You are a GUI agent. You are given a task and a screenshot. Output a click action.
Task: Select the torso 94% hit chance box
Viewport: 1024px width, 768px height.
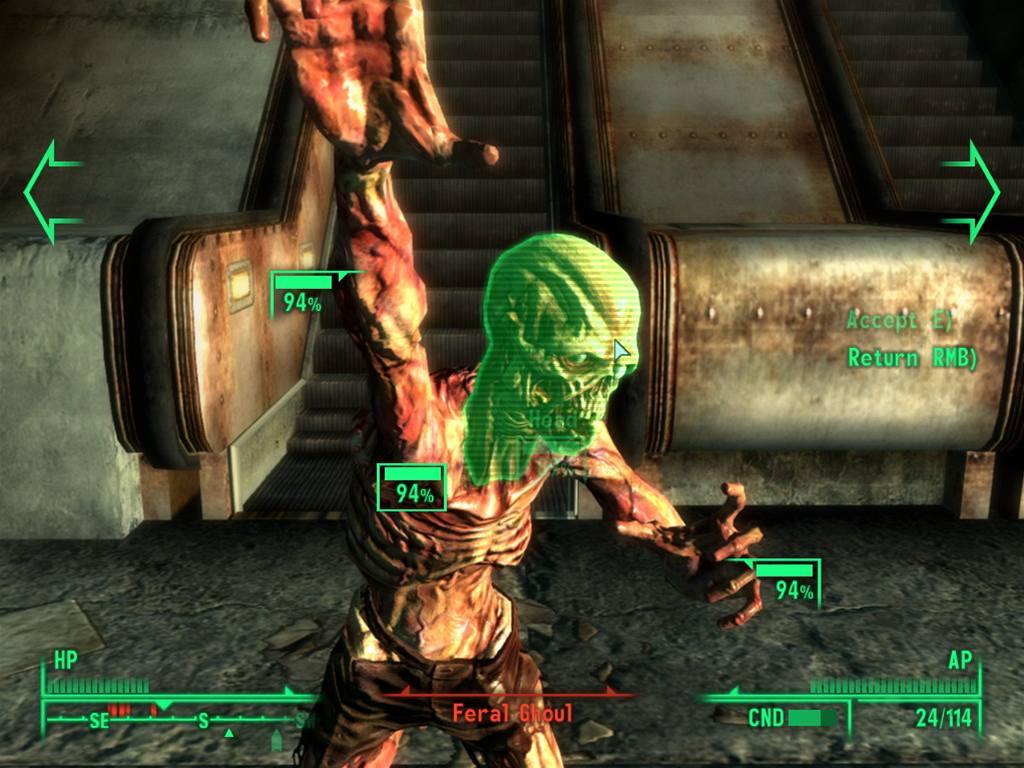tap(412, 487)
